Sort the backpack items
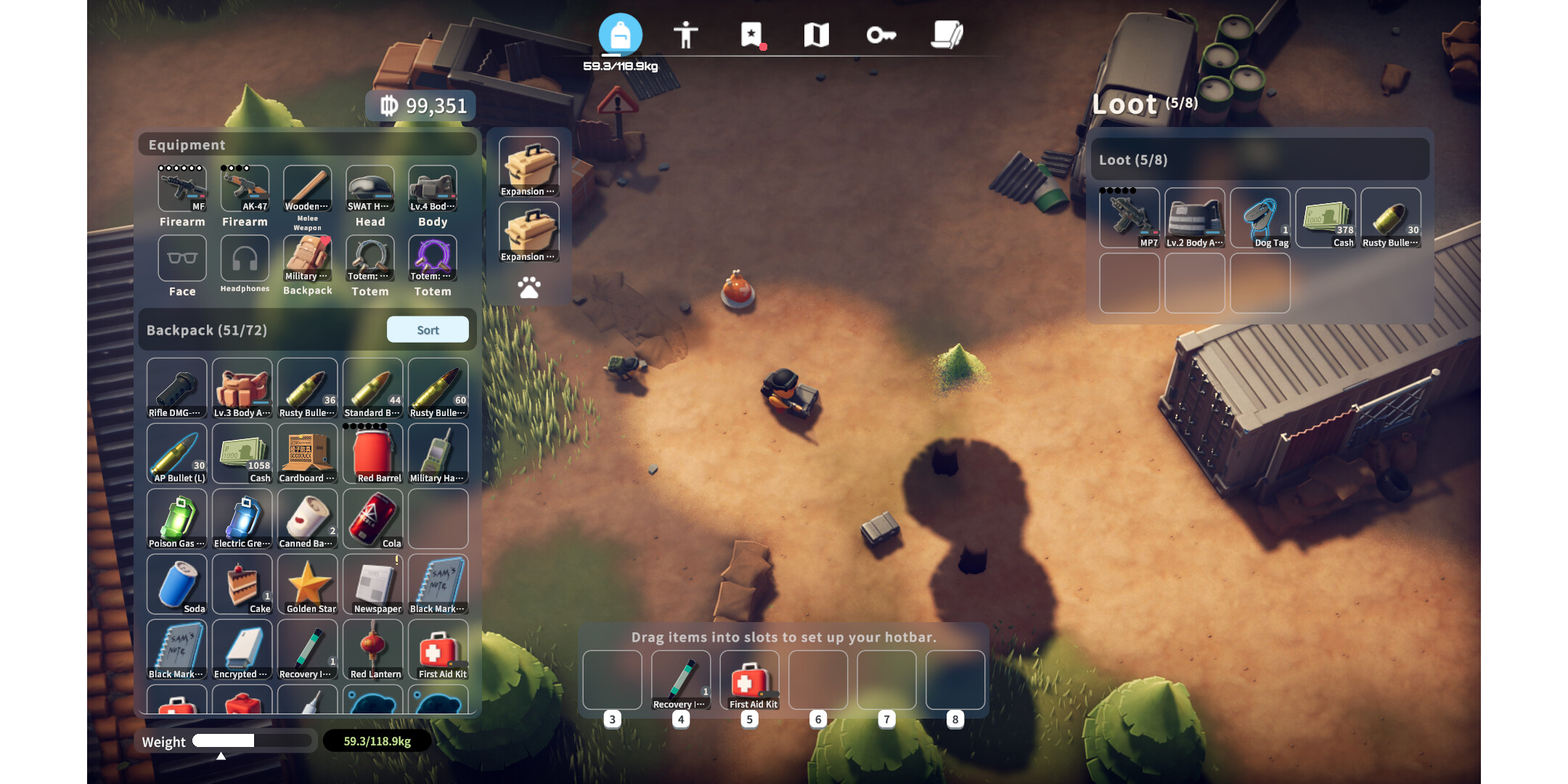This screenshot has width=1568, height=784. click(427, 330)
